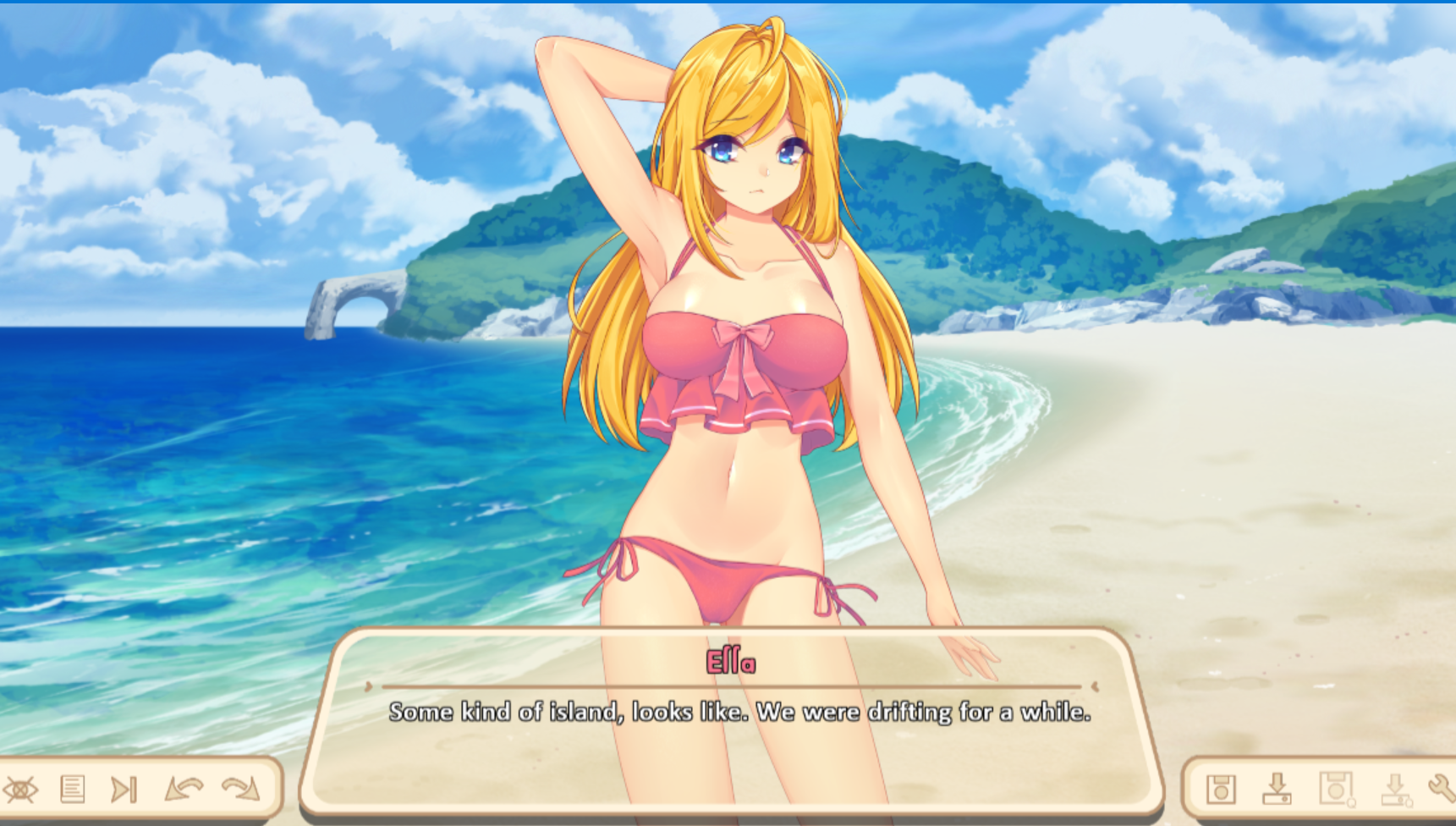Activate the skip-forward play button

[x=124, y=790]
